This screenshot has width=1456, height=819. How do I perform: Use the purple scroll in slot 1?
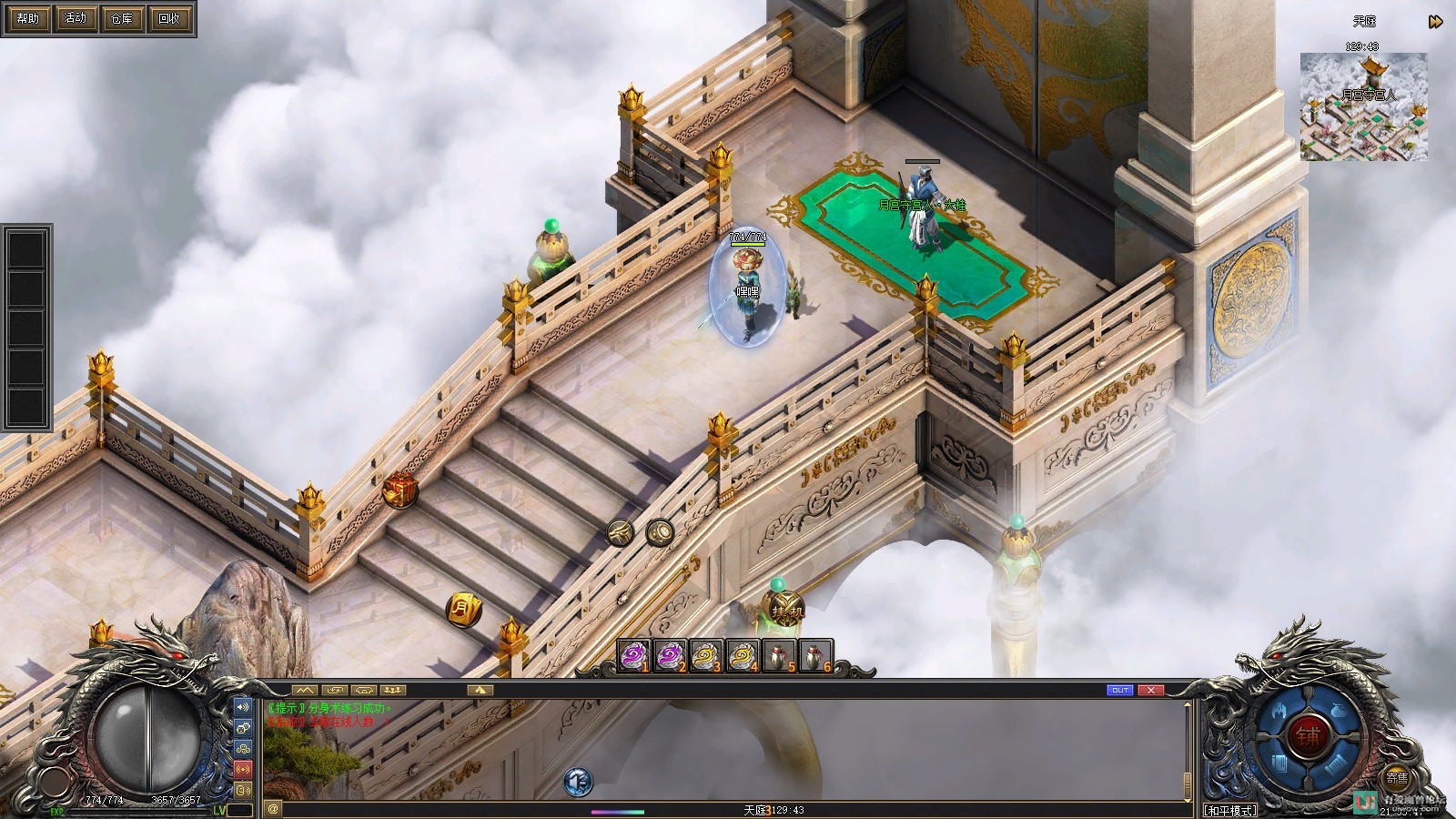pos(633,656)
